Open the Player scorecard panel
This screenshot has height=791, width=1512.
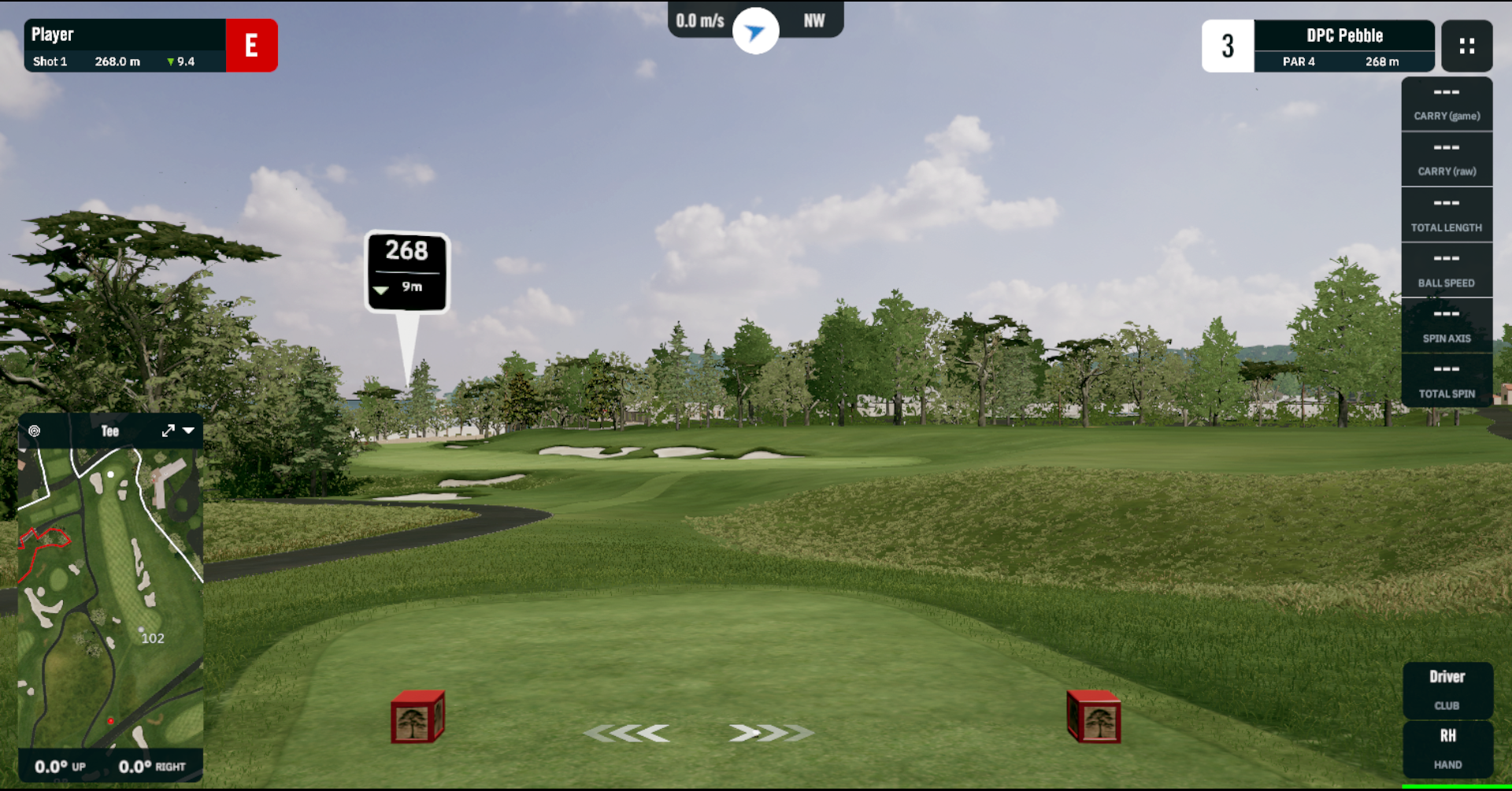coord(126,46)
